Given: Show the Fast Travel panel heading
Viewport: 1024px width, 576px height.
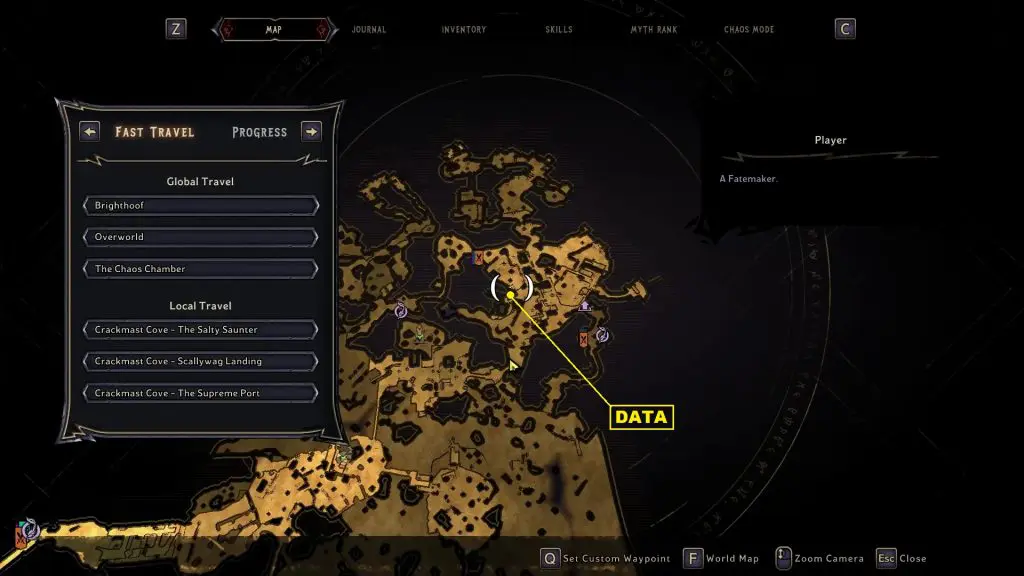Looking at the screenshot, I should click(x=155, y=132).
